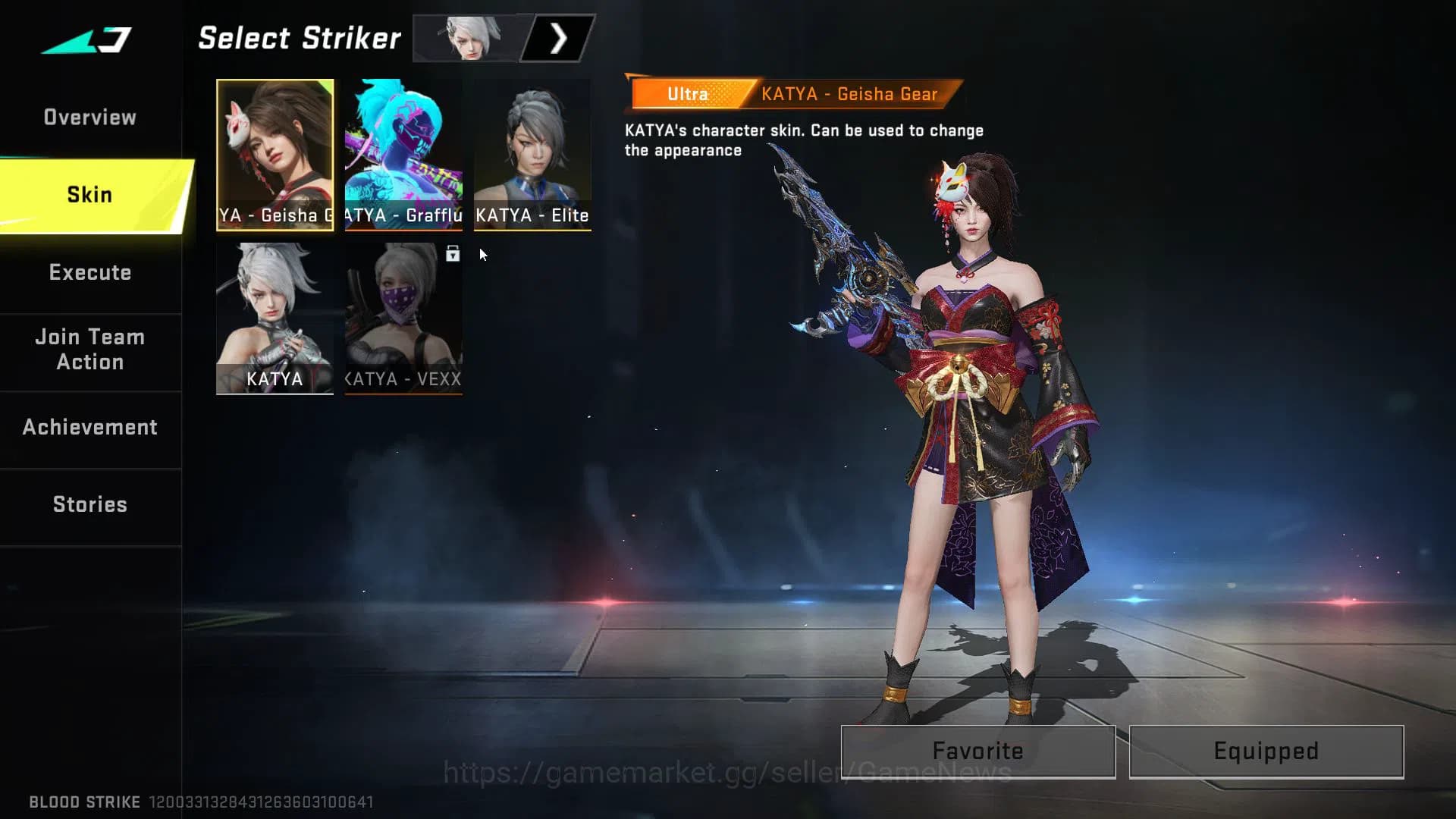The height and width of the screenshot is (819, 1456).
Task: Click the orange Ultra rarity badge
Action: [x=686, y=93]
